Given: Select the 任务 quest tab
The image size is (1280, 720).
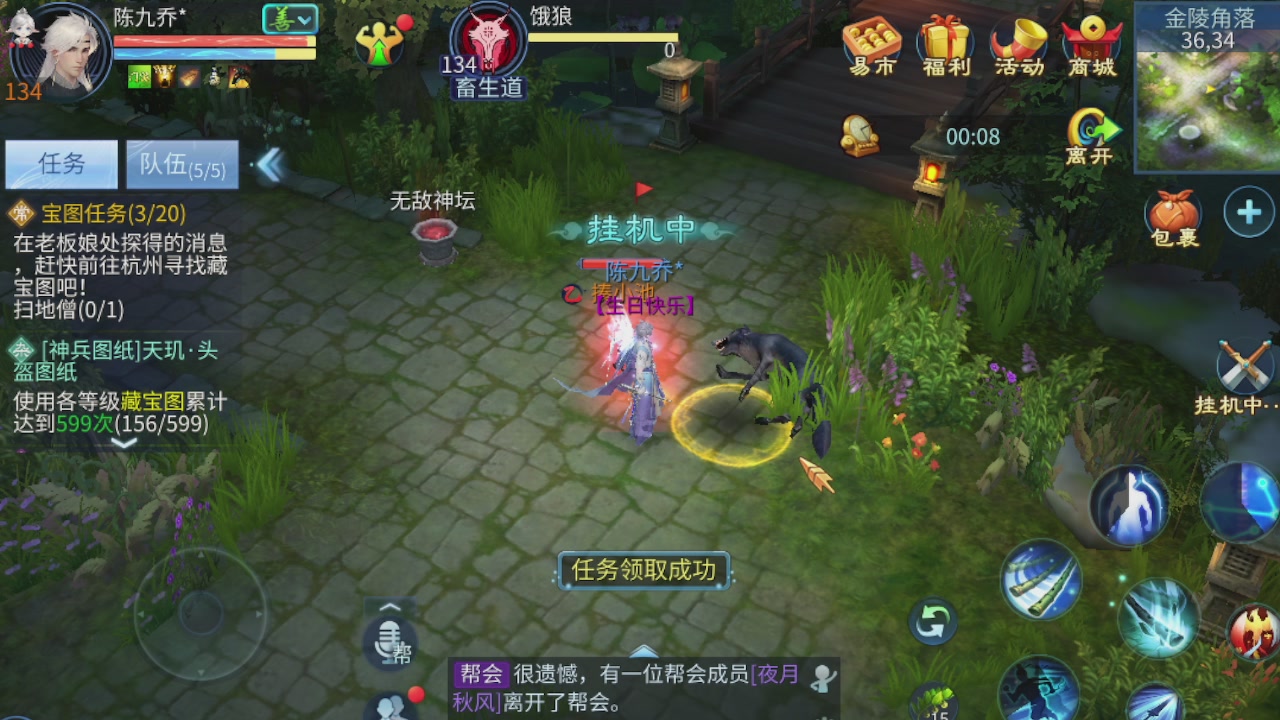Looking at the screenshot, I should [x=60, y=163].
